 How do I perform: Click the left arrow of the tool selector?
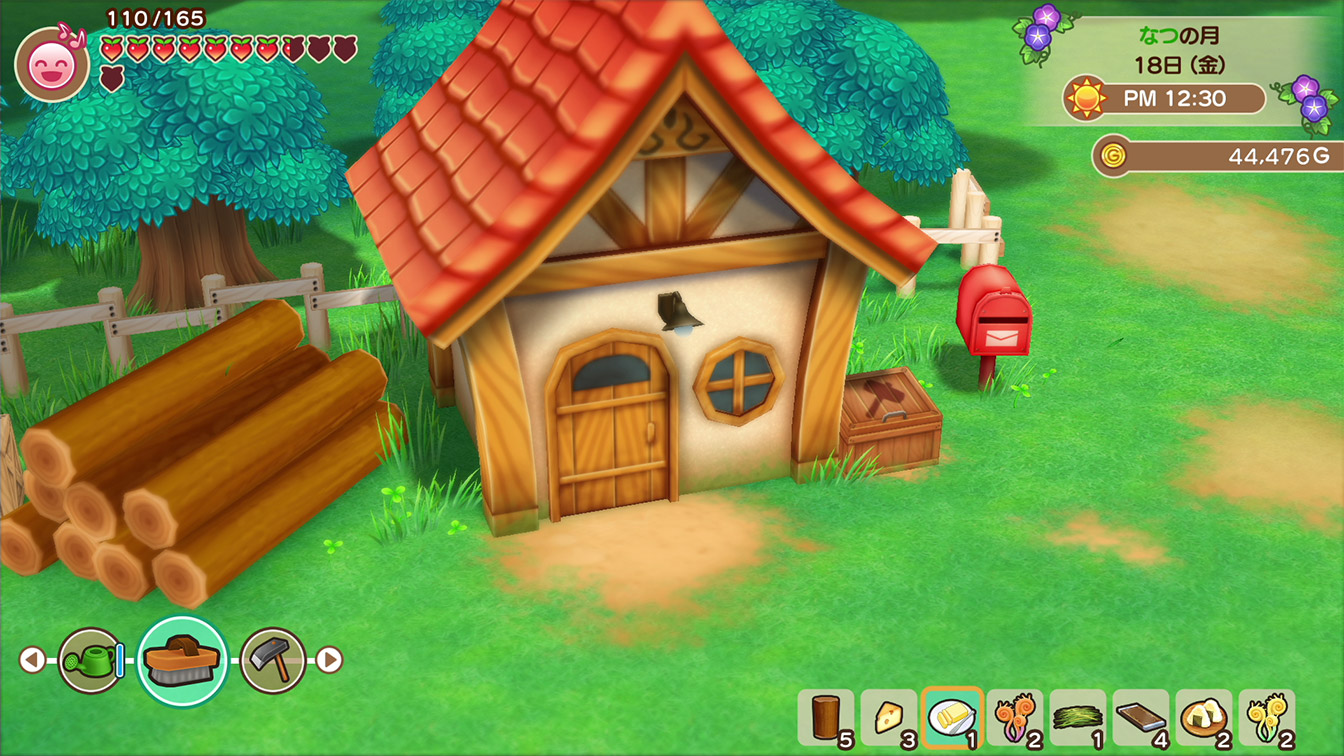coord(32,660)
